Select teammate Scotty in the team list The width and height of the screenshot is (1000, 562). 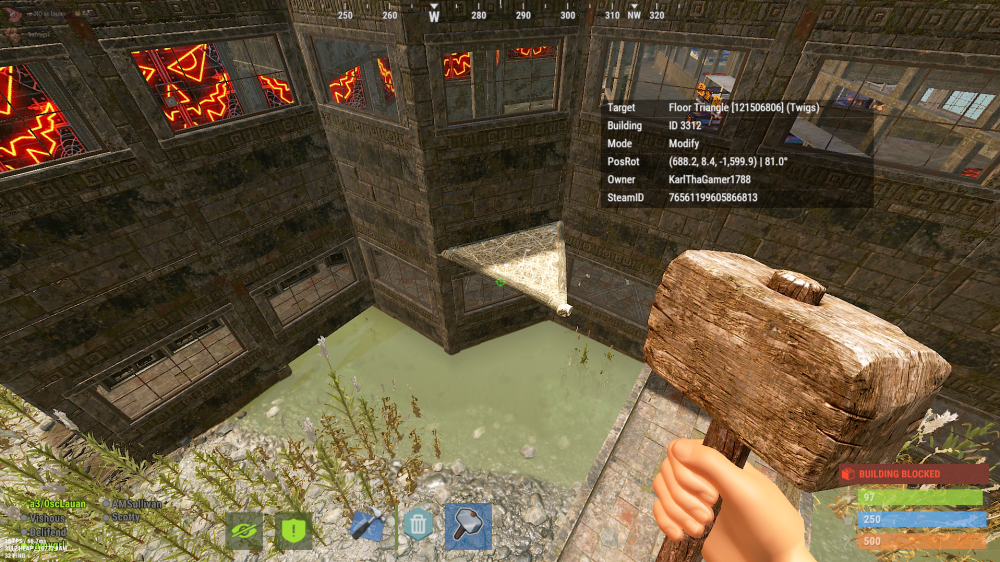coord(125,518)
